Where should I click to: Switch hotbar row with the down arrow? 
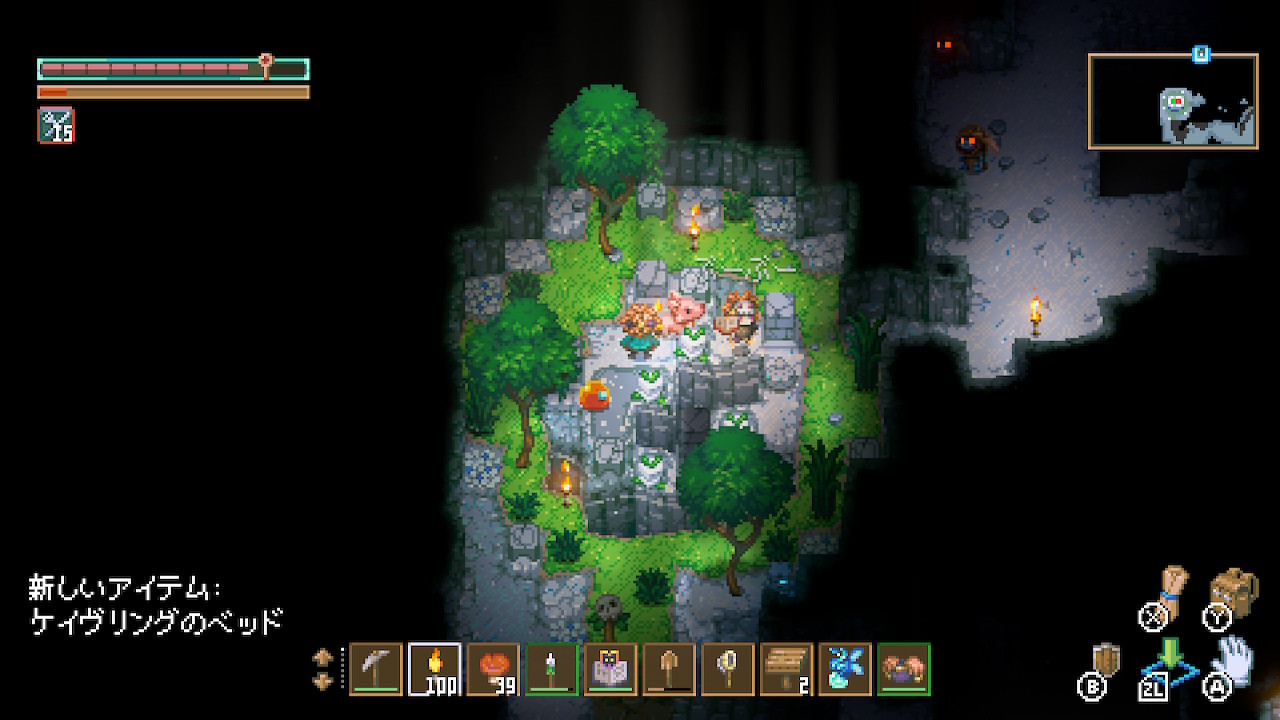[x=323, y=681]
